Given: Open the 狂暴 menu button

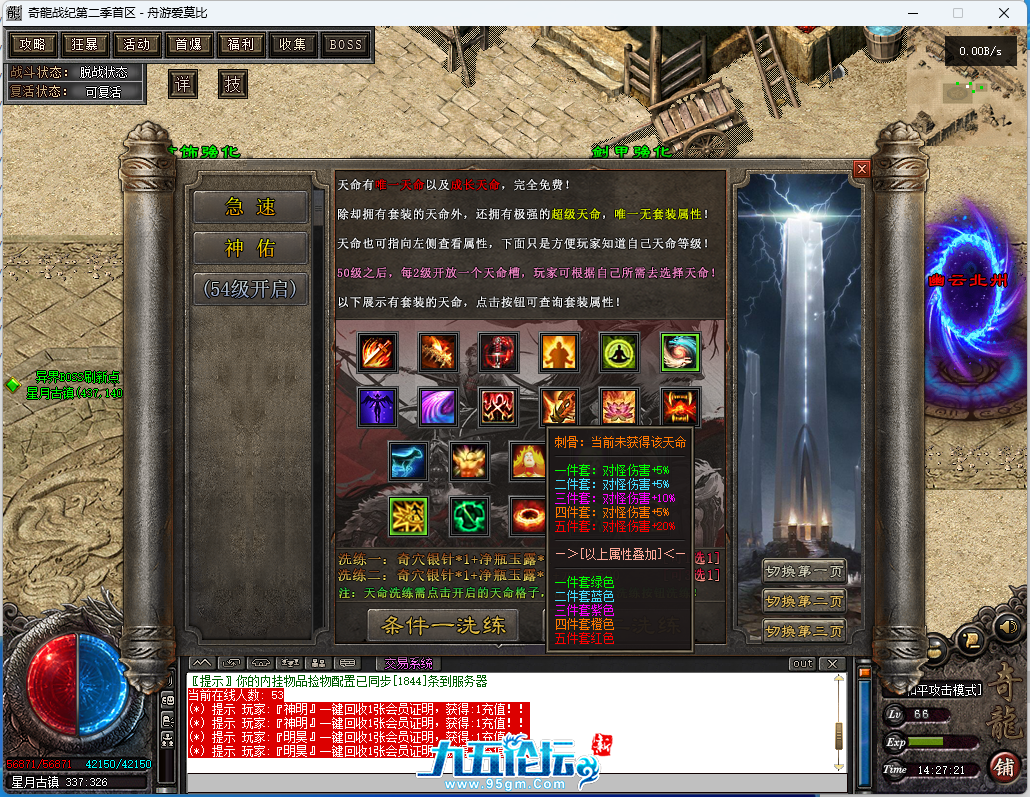Looking at the screenshot, I should [x=85, y=44].
